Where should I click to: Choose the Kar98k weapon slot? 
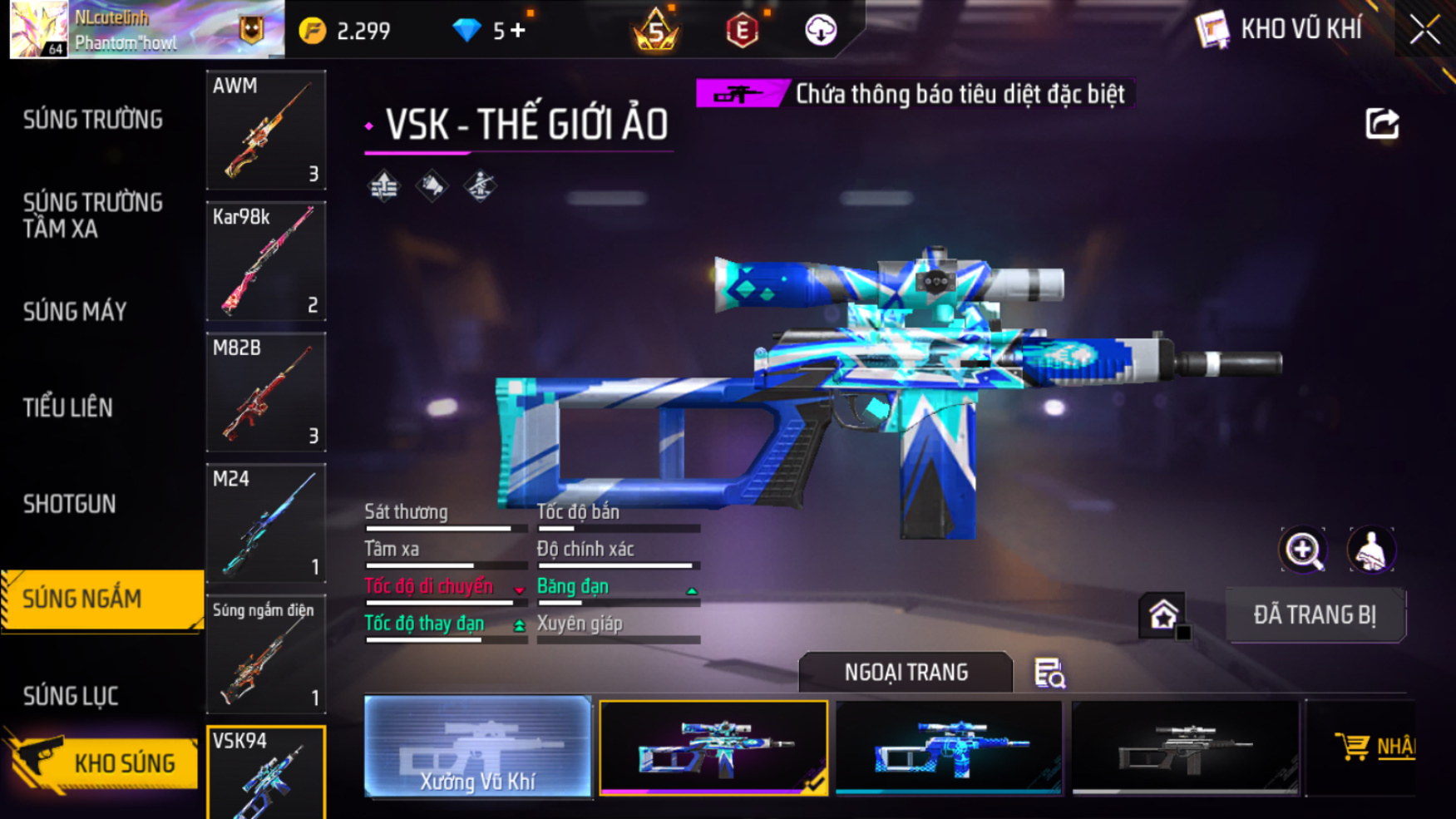pos(266,261)
